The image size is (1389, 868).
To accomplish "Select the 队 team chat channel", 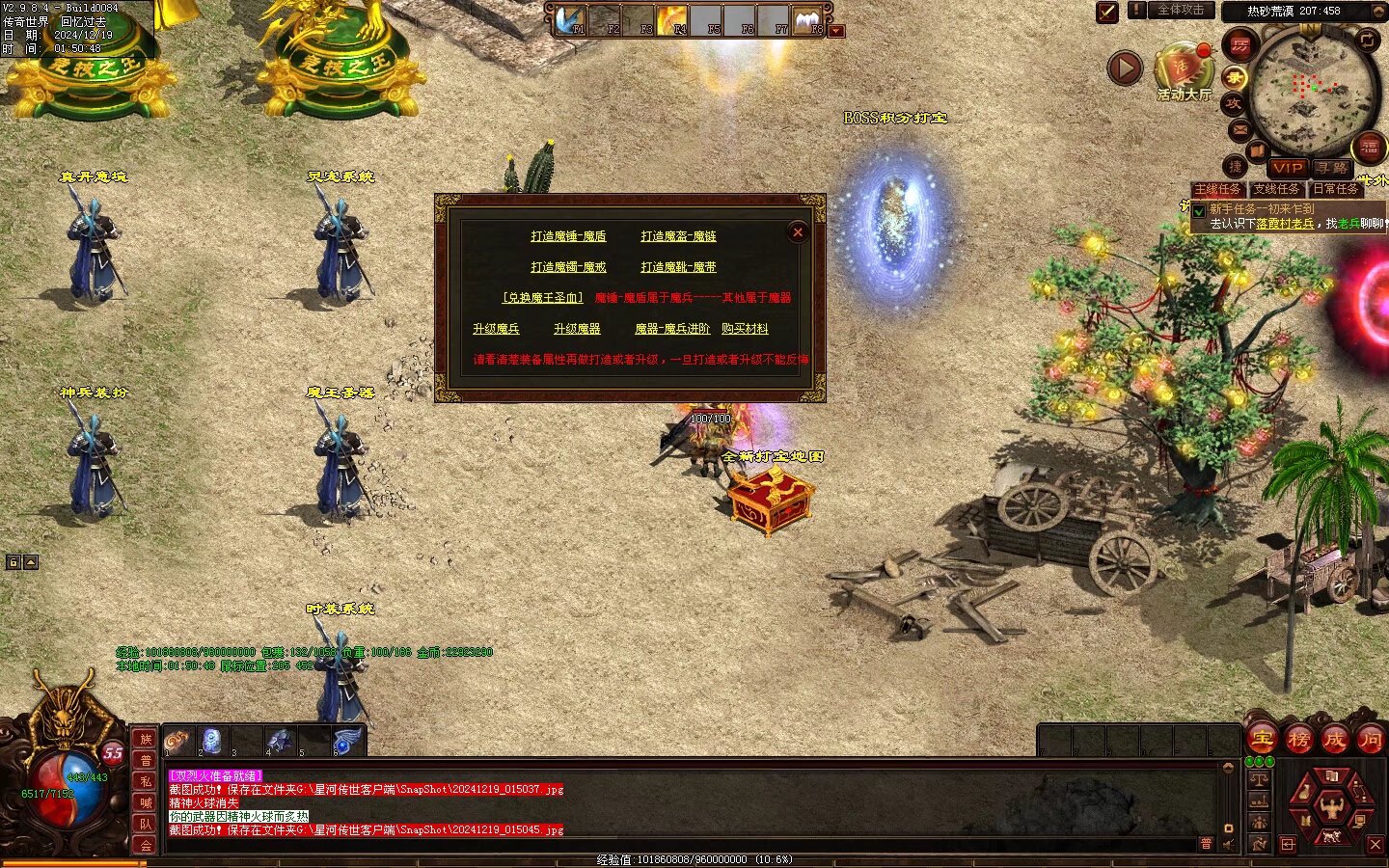I will 146,824.
